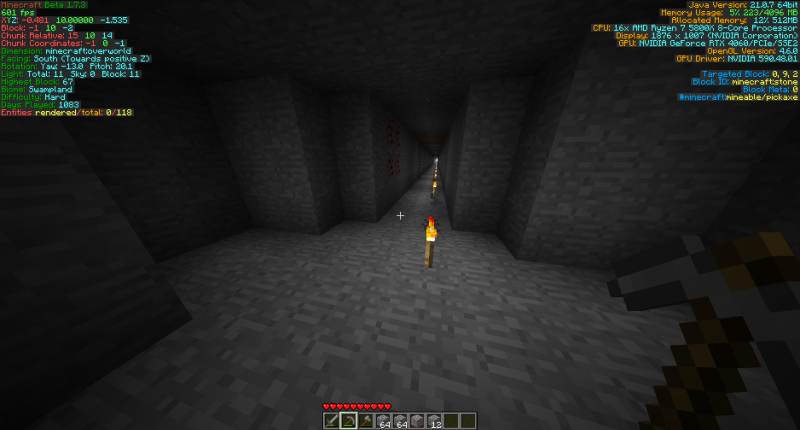Select the stone block slot without a count

(418, 421)
